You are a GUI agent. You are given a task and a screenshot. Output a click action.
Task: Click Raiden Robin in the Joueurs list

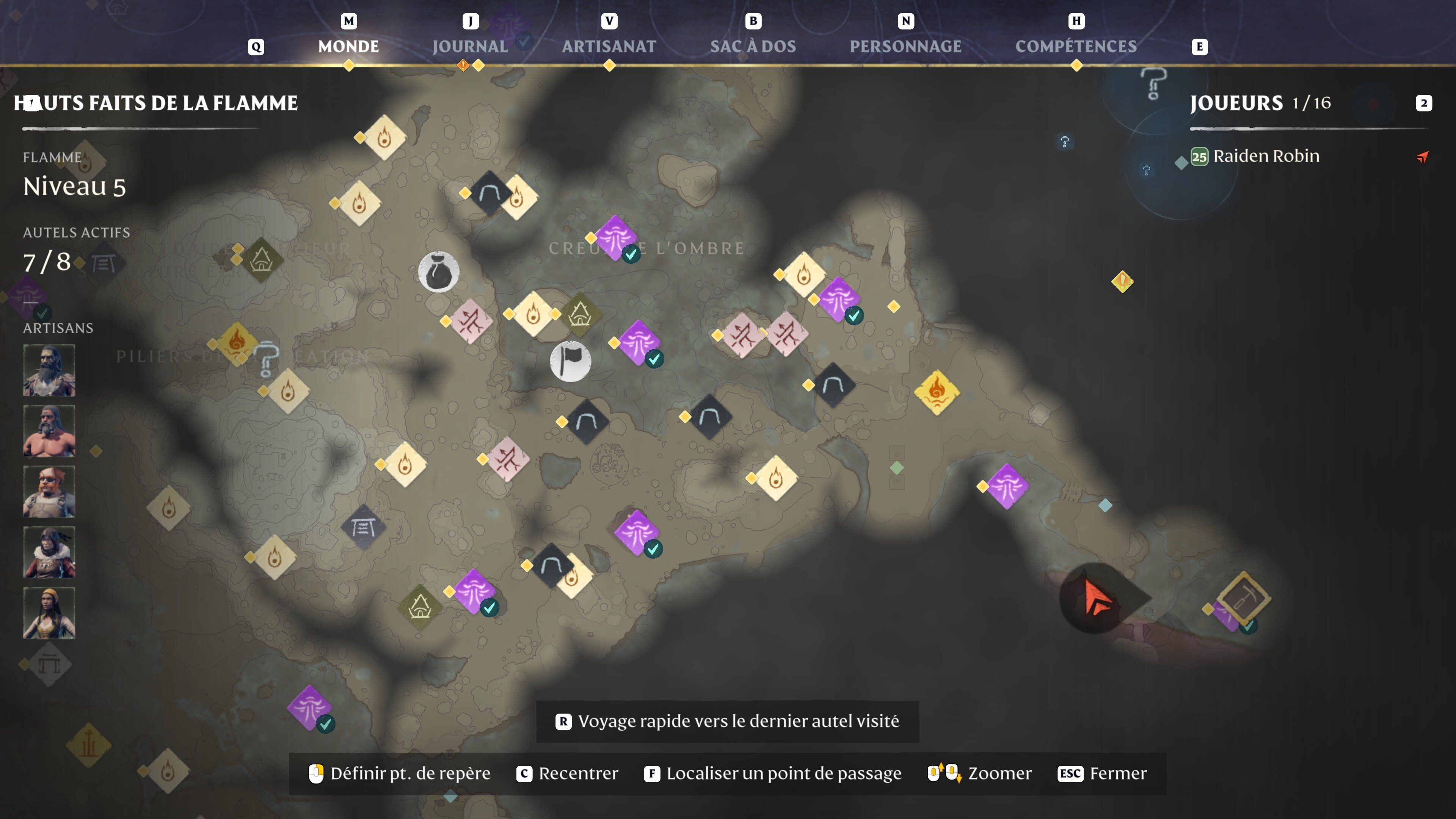coord(1266,157)
